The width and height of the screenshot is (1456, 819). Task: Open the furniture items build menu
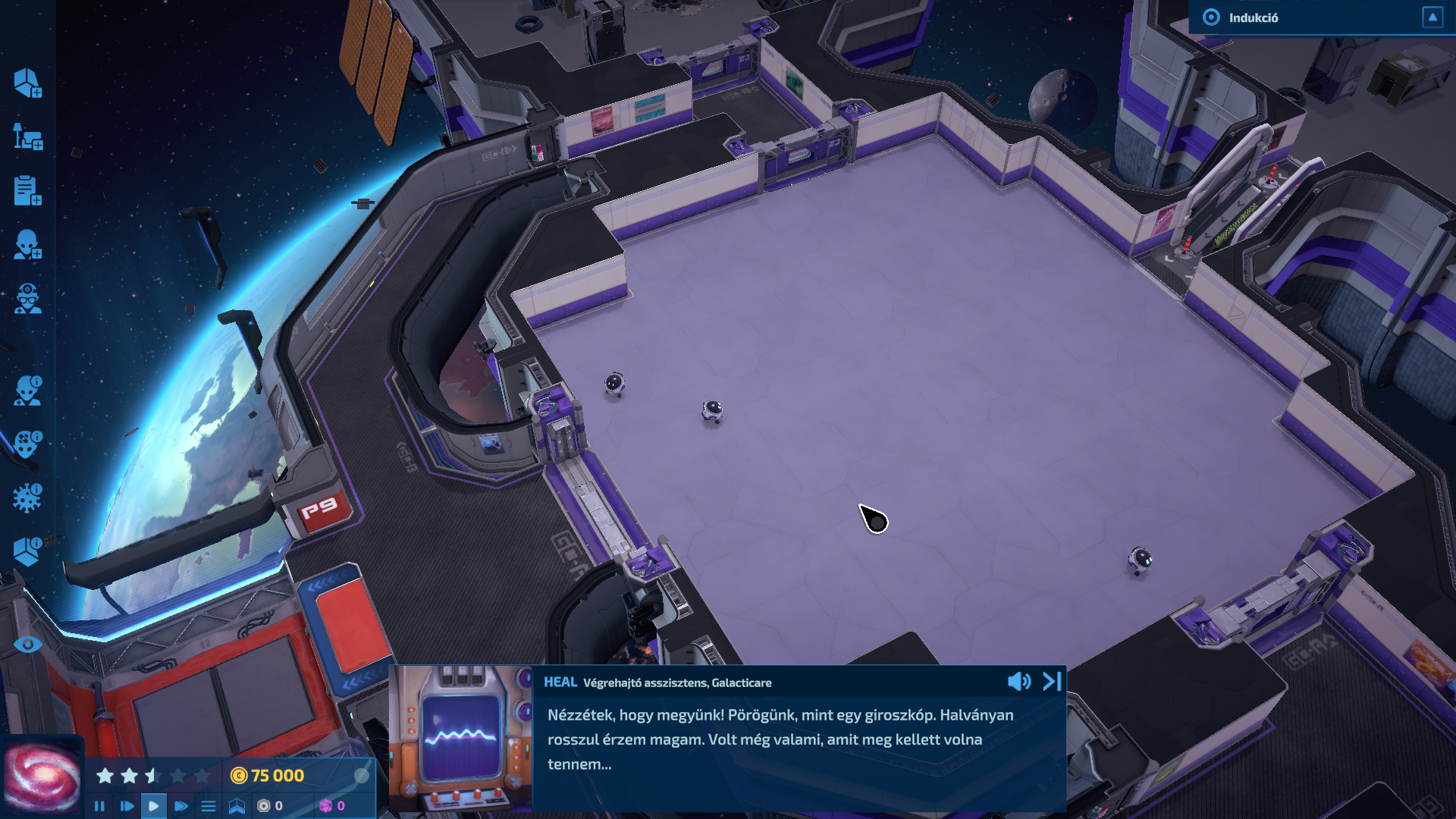click(27, 137)
